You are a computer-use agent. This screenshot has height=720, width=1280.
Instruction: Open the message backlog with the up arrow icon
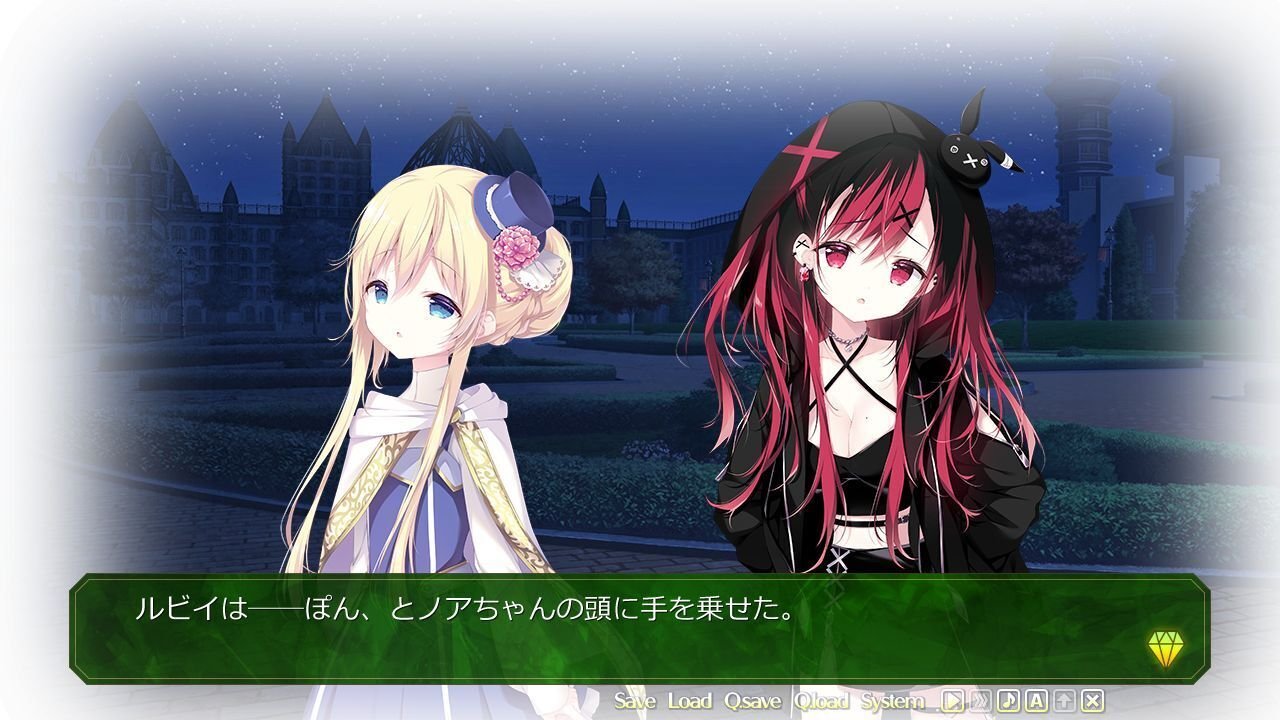[1064, 702]
